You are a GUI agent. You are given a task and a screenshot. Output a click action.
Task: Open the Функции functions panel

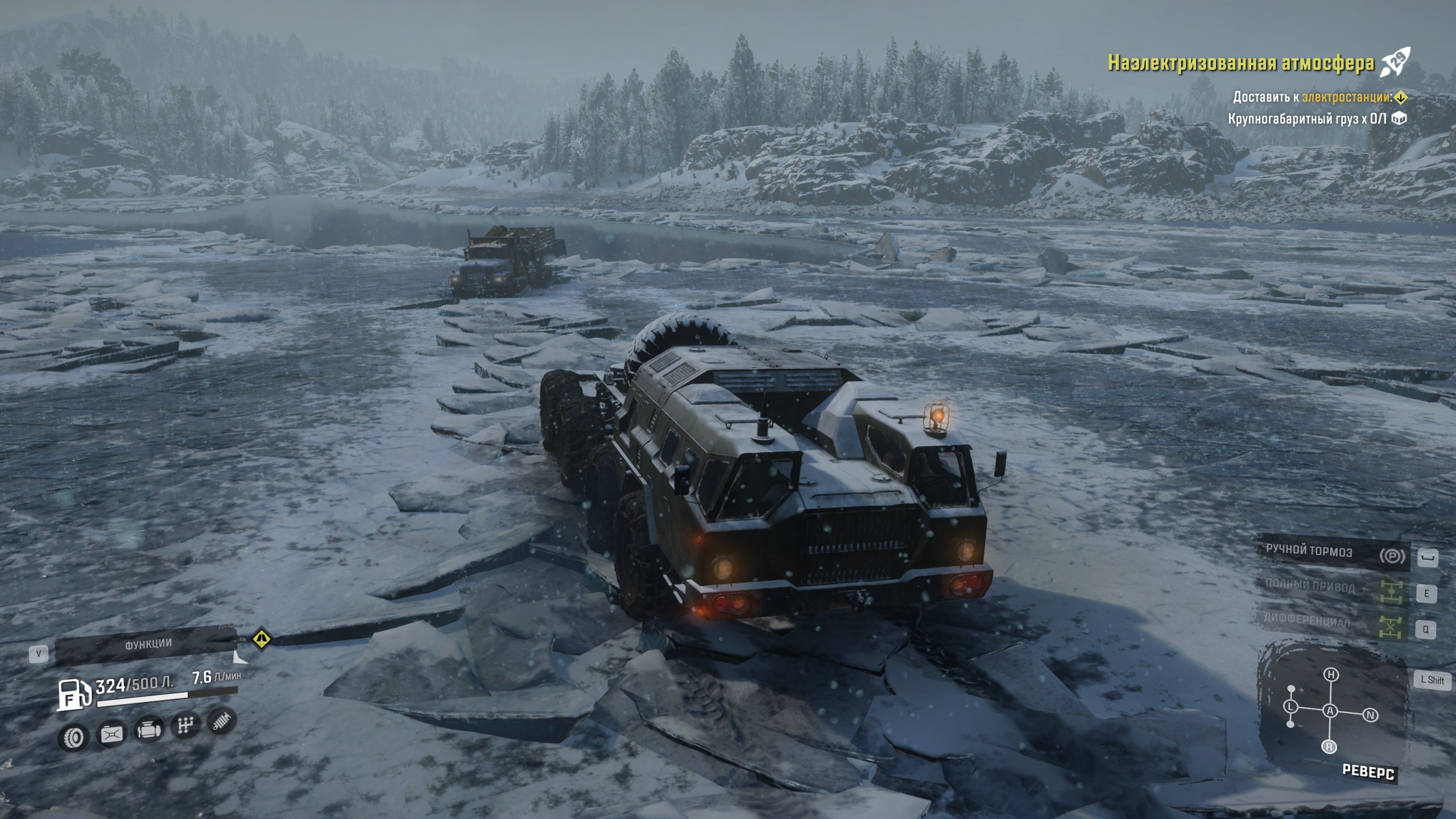[147, 644]
